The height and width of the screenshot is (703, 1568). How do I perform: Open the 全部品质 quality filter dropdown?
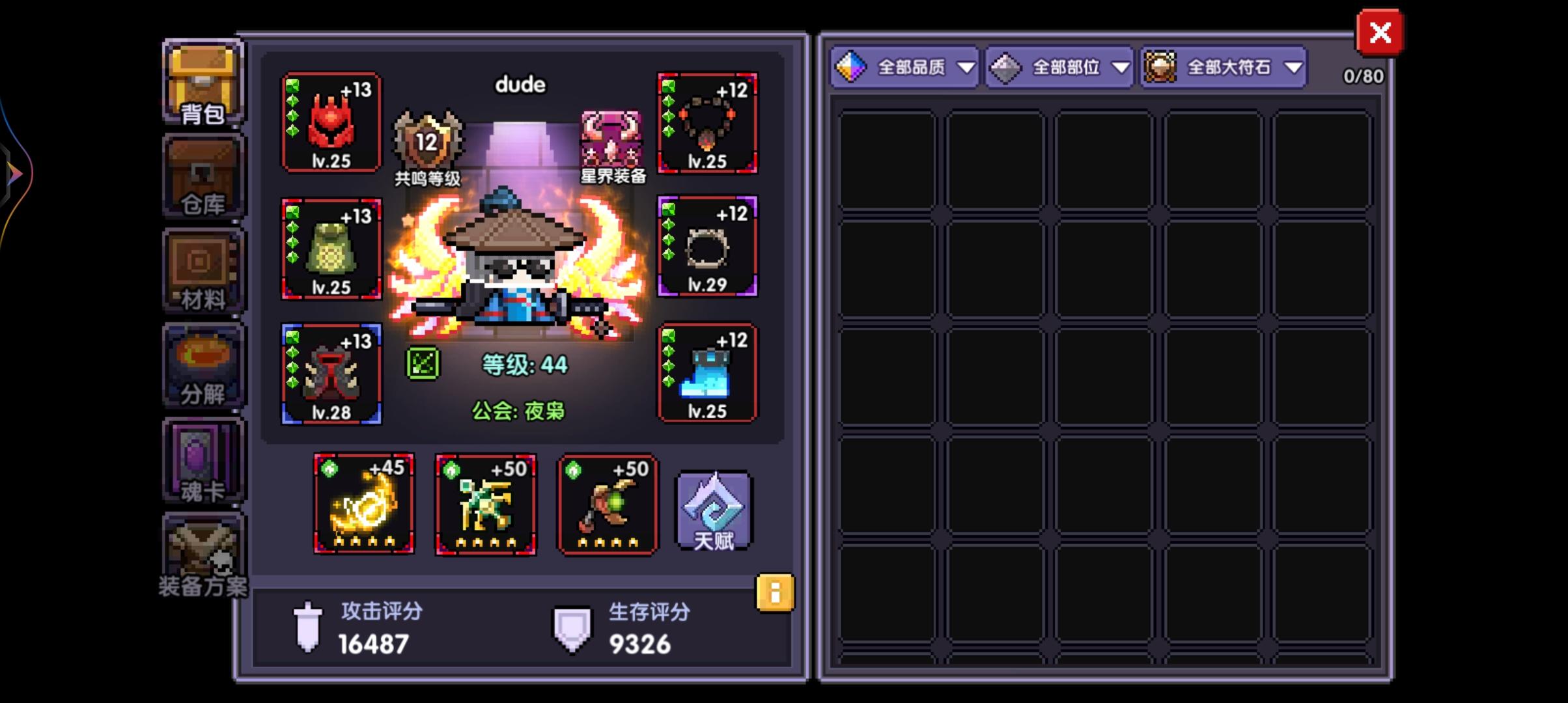pyautogui.click(x=904, y=66)
